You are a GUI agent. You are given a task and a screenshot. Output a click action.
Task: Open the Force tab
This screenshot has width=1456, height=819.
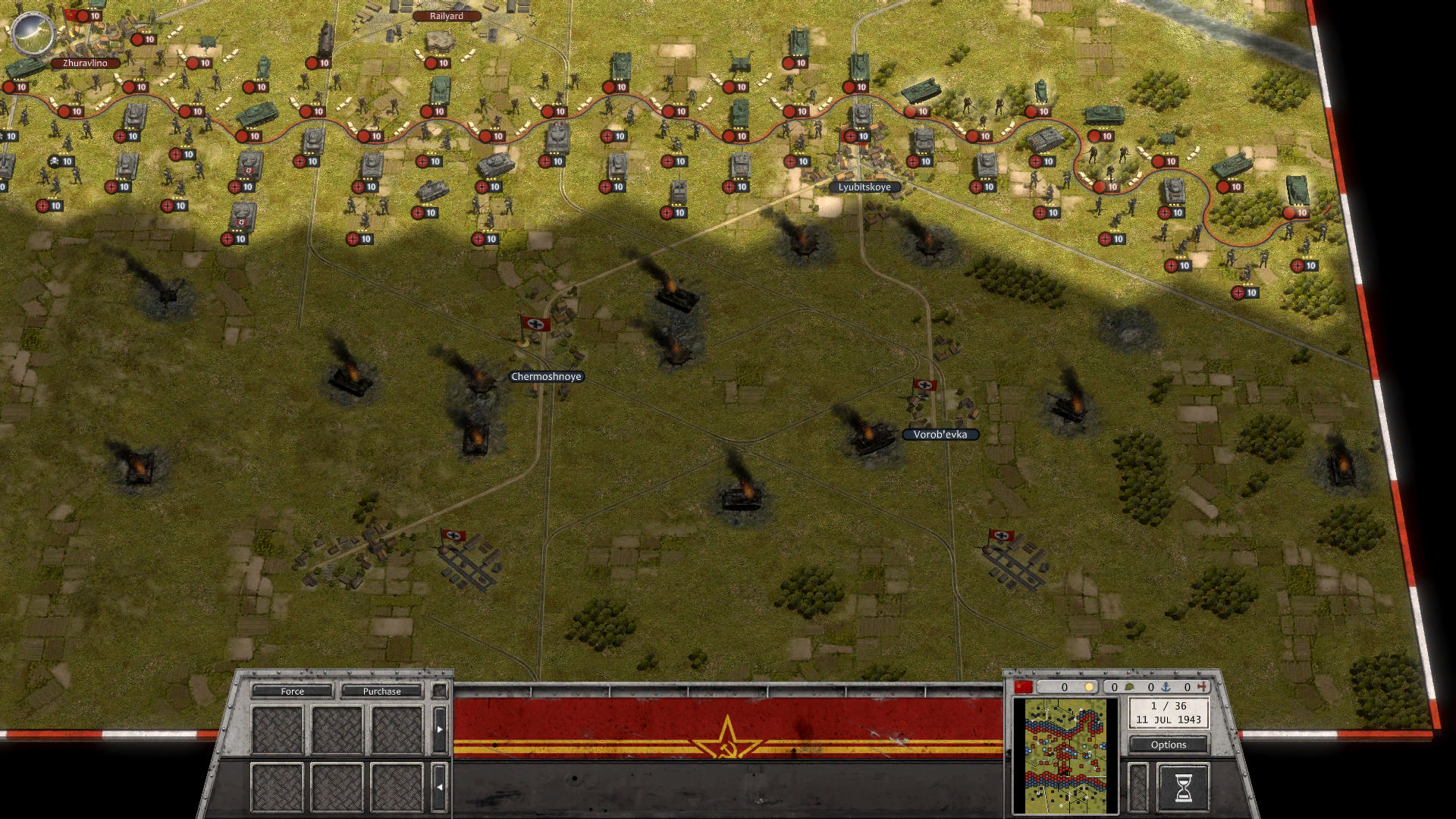(292, 691)
